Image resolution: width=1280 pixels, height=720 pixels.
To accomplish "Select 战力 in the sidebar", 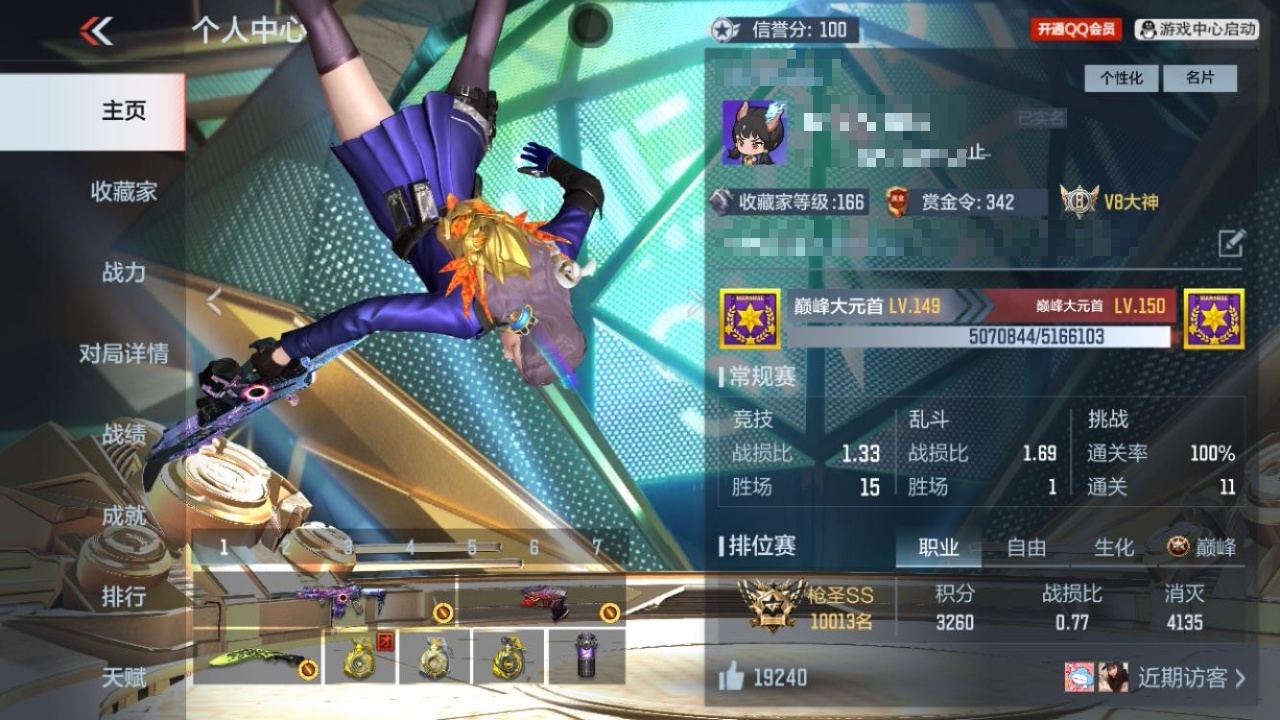I will click(x=124, y=273).
